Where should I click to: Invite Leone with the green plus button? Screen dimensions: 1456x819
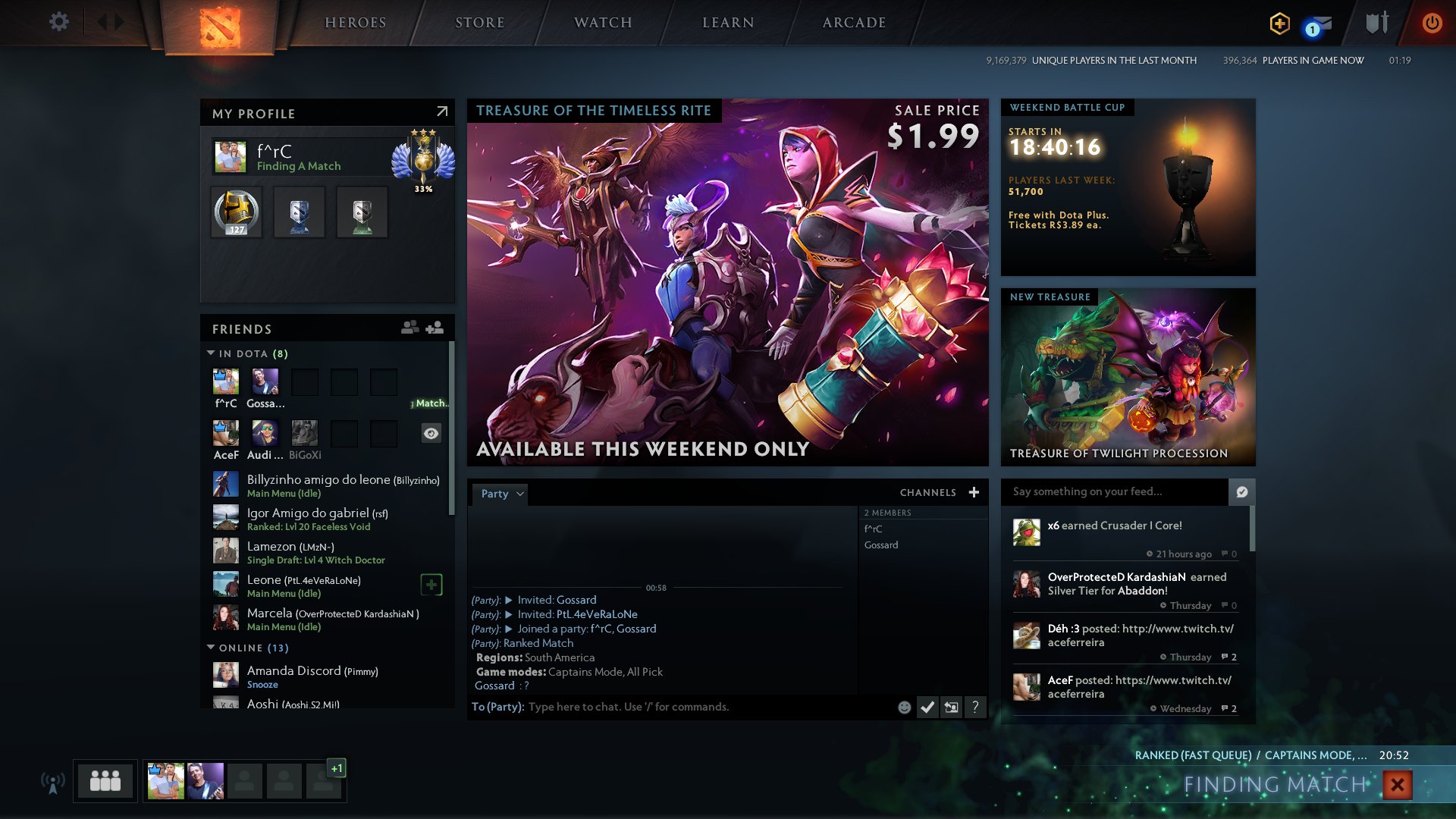click(x=431, y=585)
